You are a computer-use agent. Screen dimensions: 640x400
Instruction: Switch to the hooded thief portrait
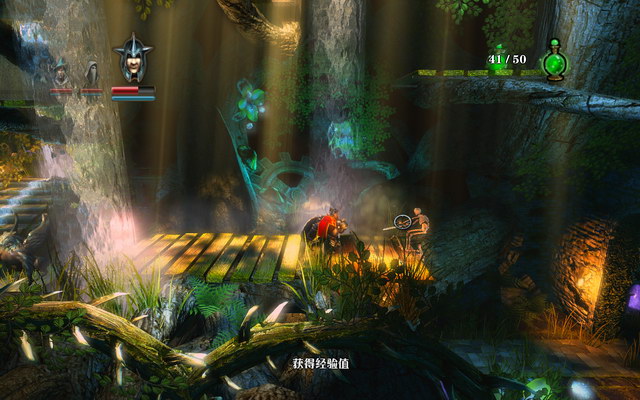point(90,73)
